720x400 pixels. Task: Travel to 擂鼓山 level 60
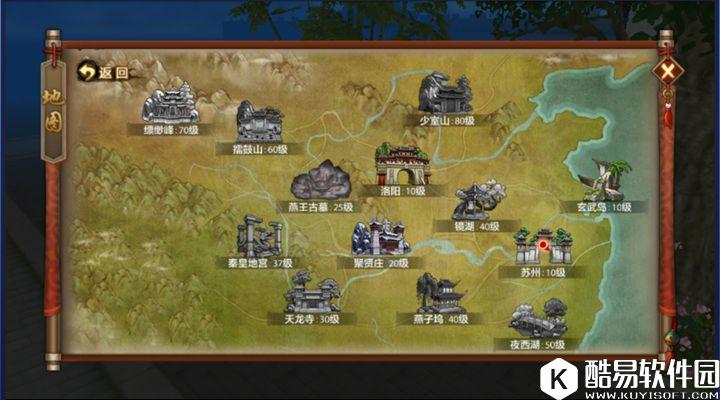pos(258,125)
